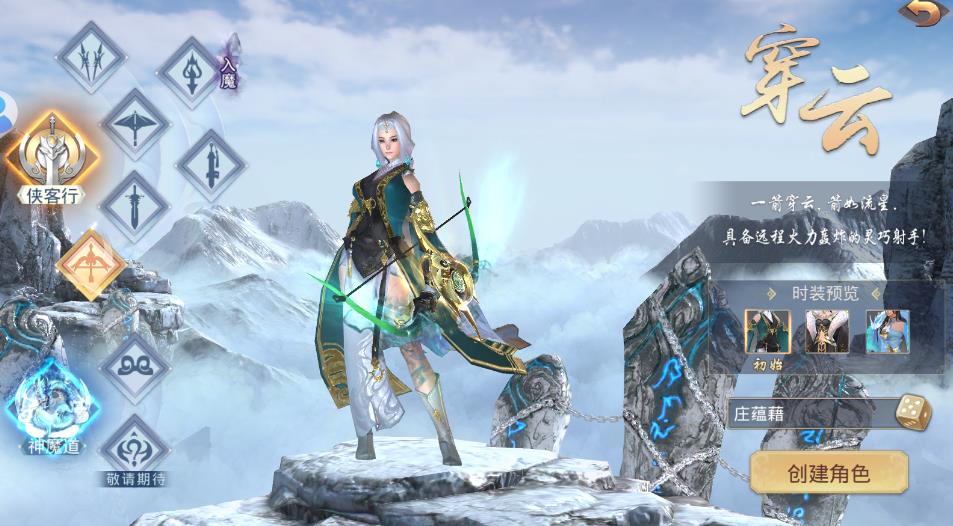
Task: Choose the cloud swirl class icon
Action: click(x=134, y=367)
